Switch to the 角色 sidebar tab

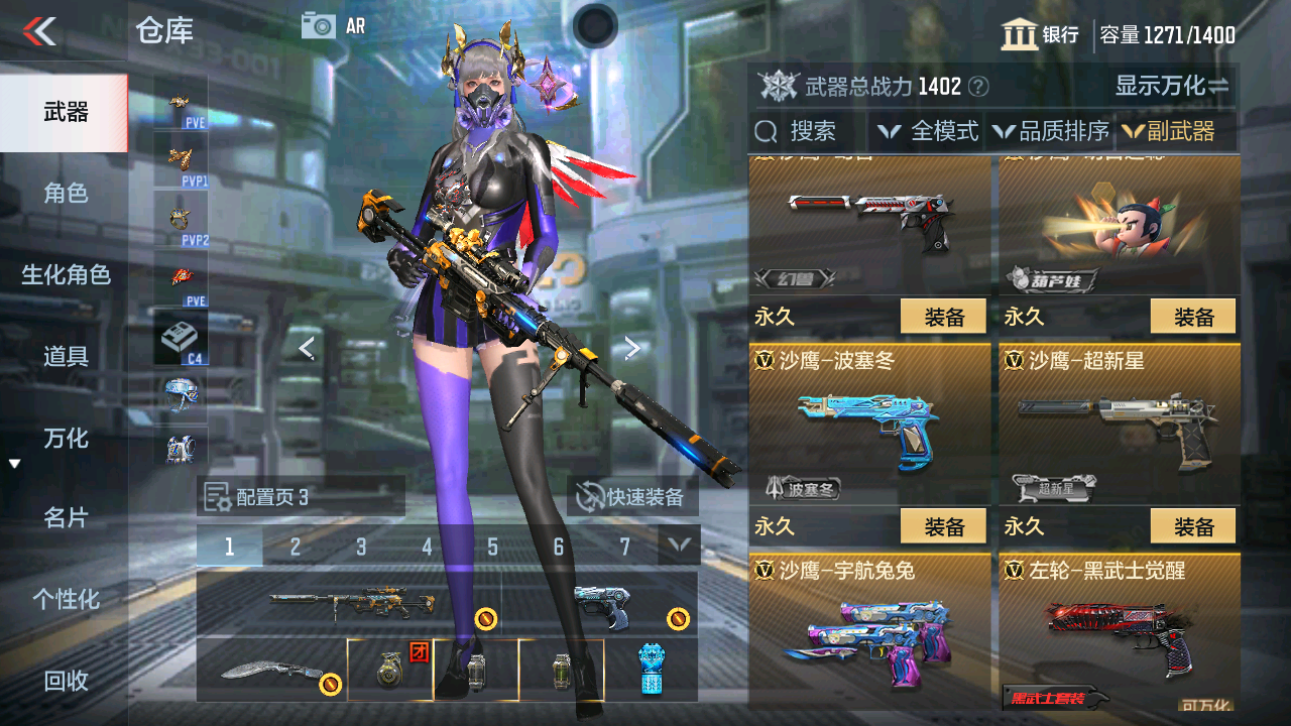coord(64,193)
